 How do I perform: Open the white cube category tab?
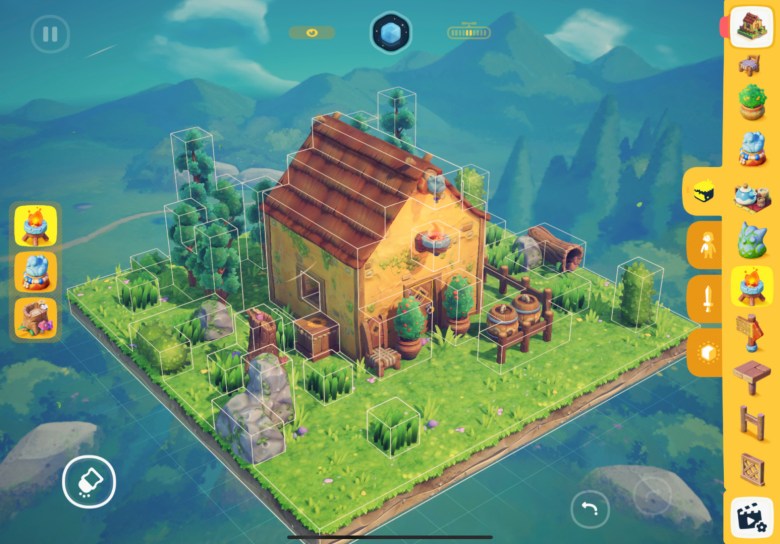[x=707, y=353]
